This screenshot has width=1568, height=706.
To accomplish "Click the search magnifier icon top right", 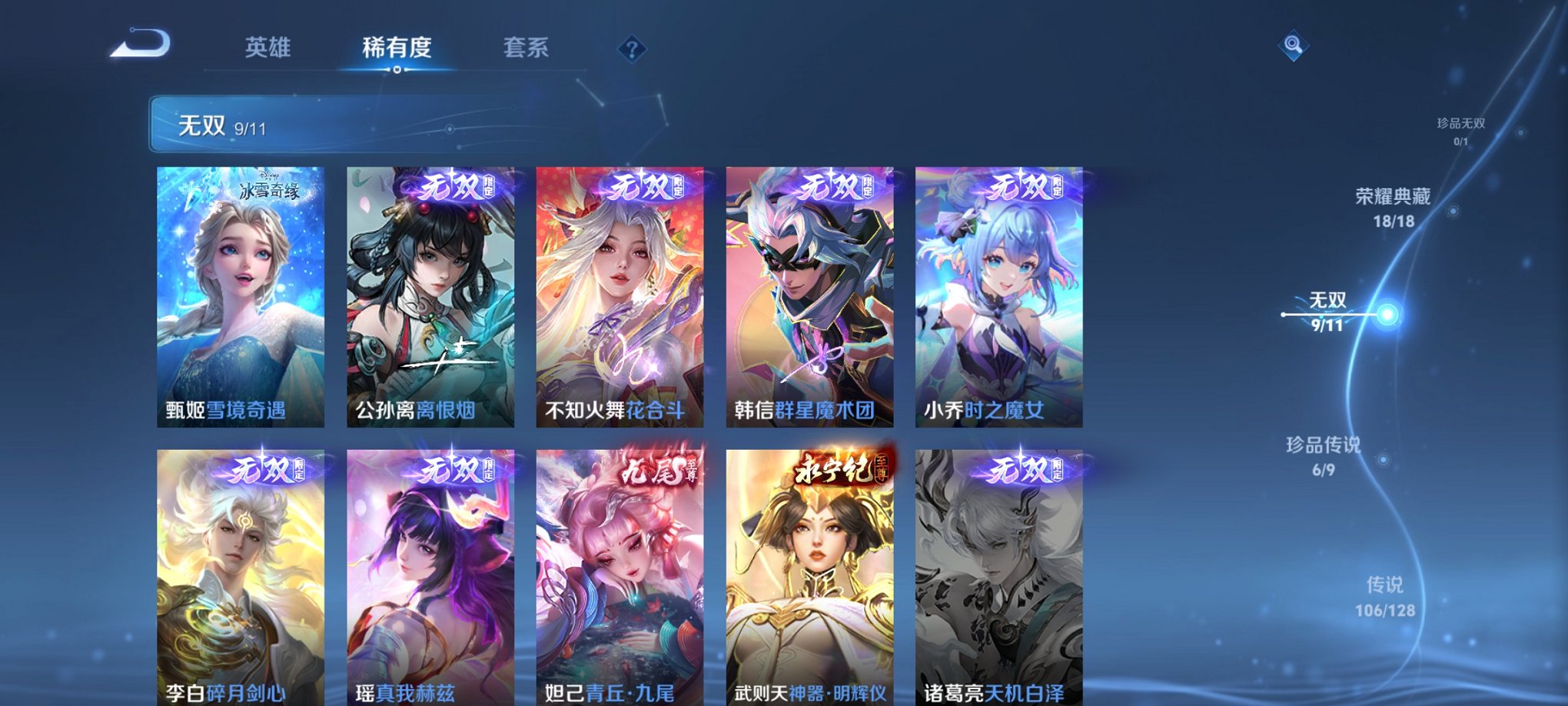I will tap(1292, 46).
